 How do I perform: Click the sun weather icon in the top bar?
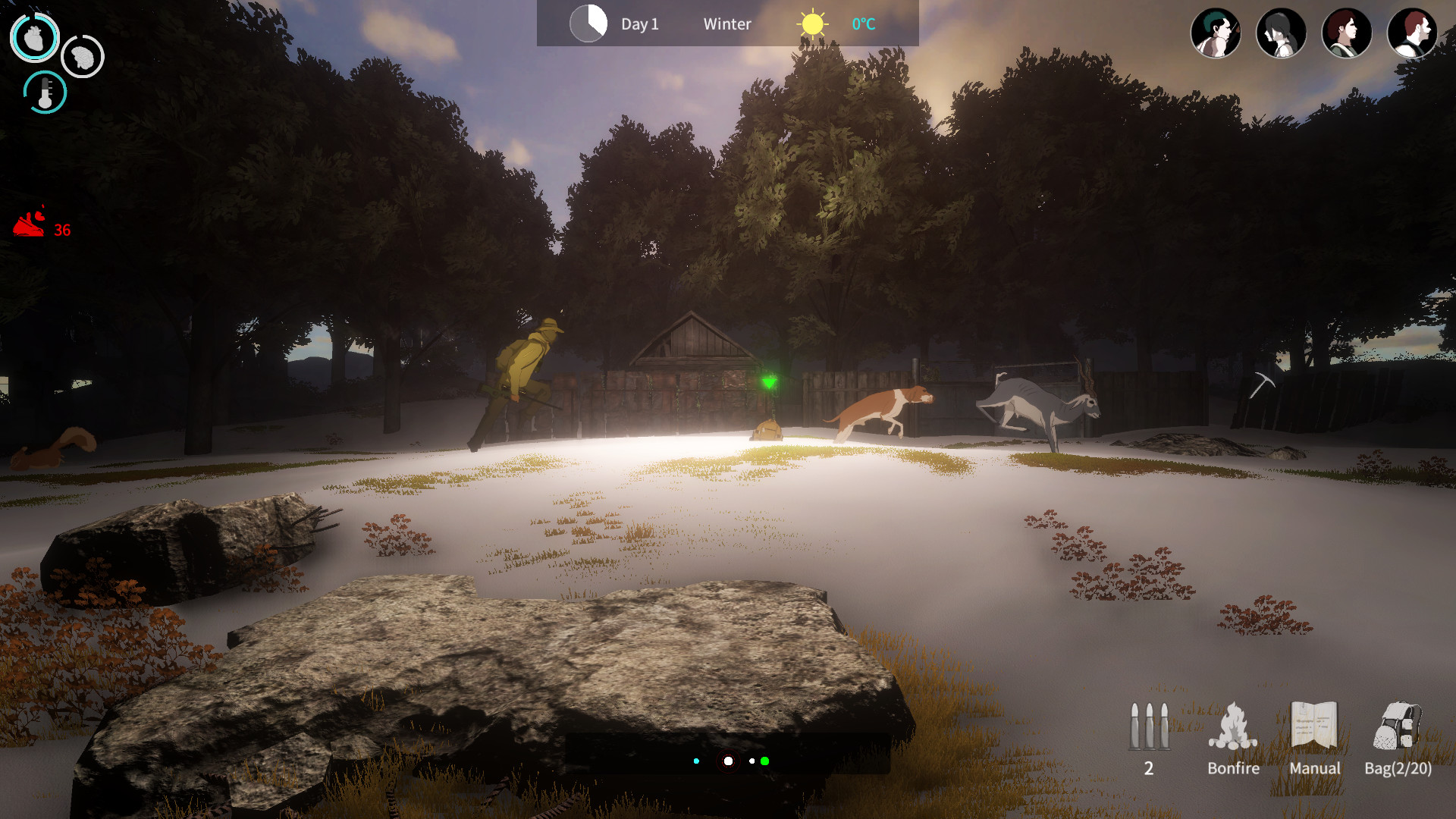tap(811, 24)
